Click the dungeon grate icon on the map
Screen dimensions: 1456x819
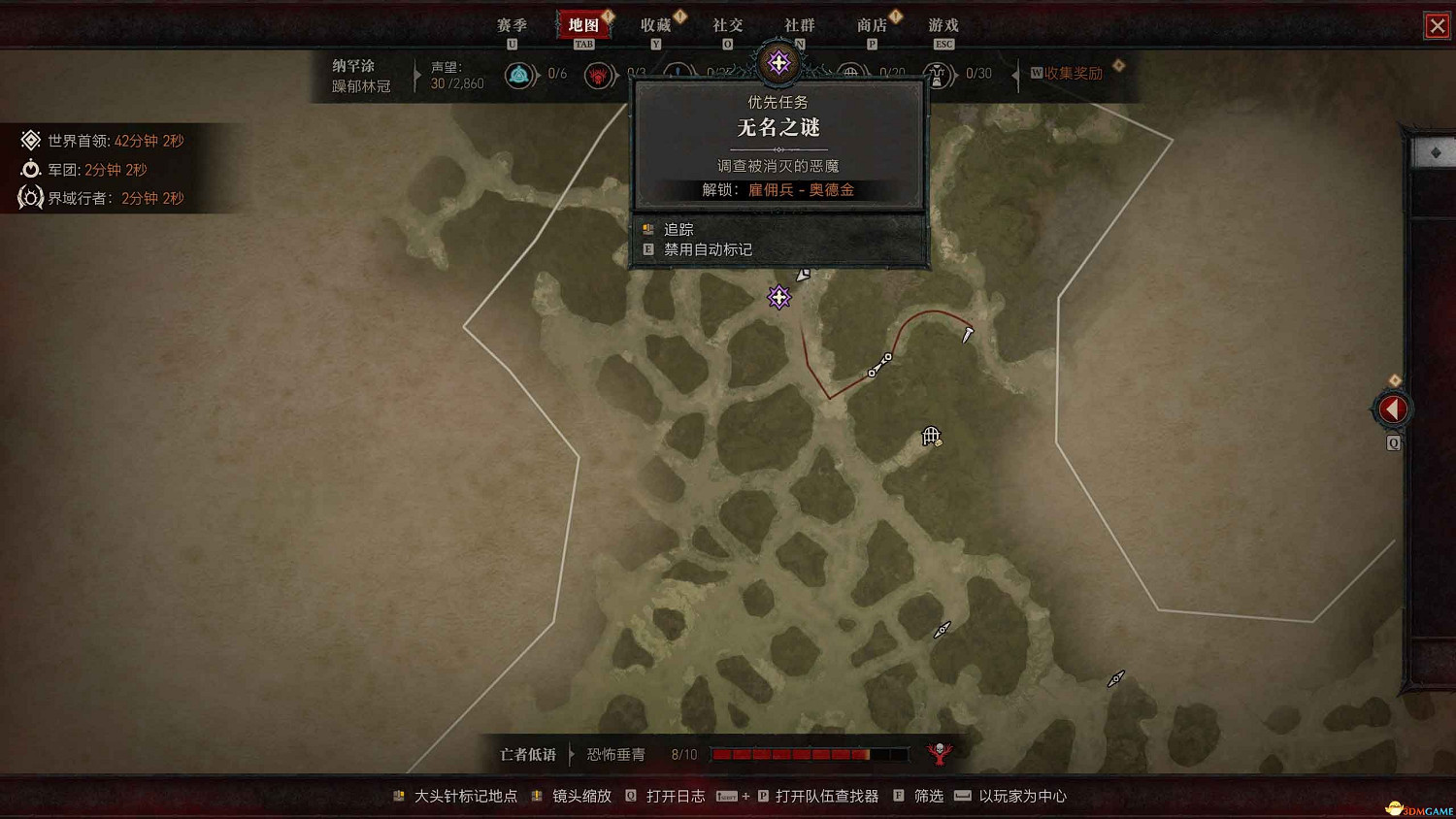[930, 437]
